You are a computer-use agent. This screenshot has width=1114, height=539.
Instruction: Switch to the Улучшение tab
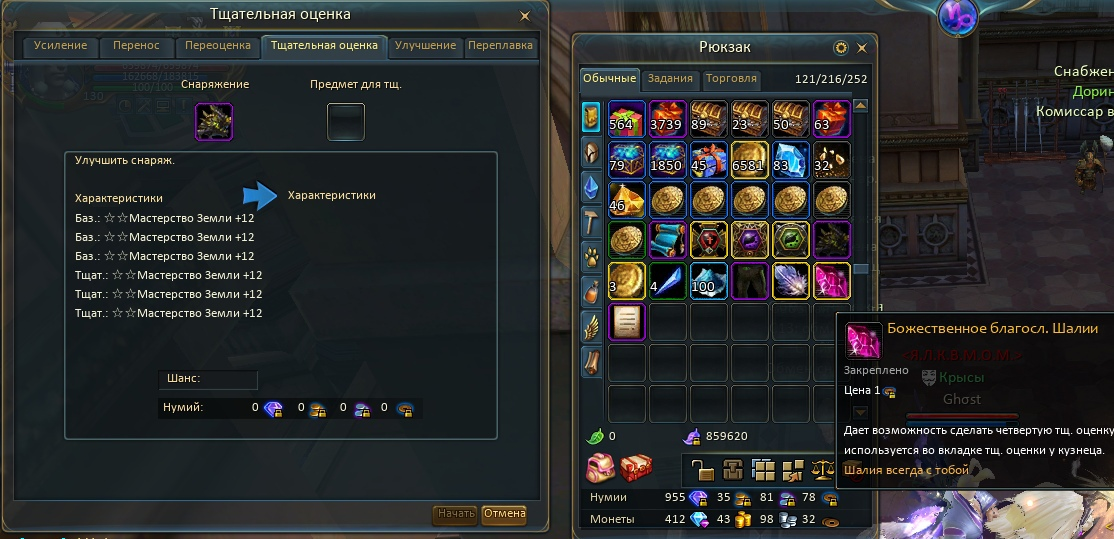tap(425, 46)
